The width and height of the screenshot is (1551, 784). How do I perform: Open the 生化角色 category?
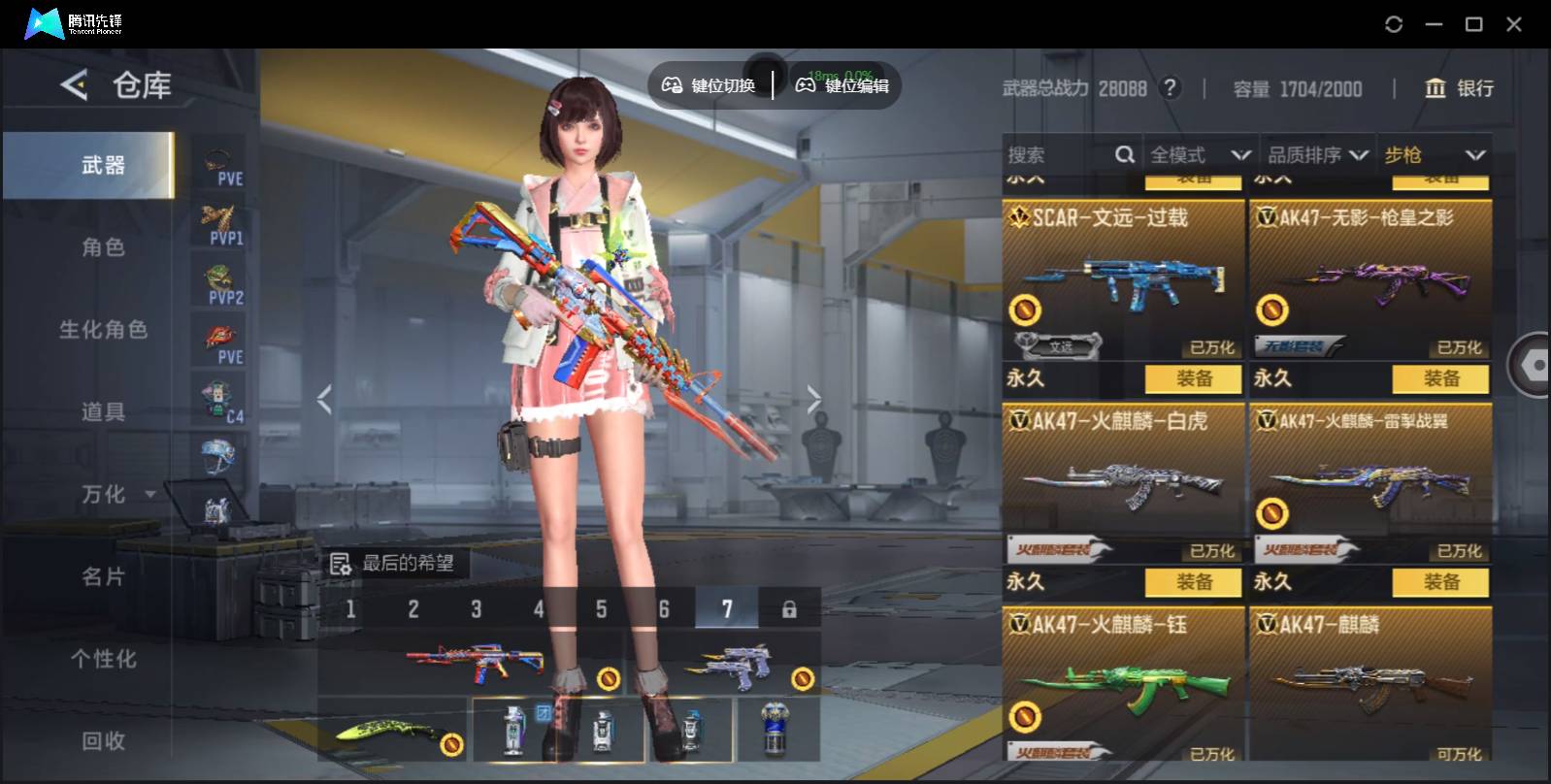tap(104, 330)
